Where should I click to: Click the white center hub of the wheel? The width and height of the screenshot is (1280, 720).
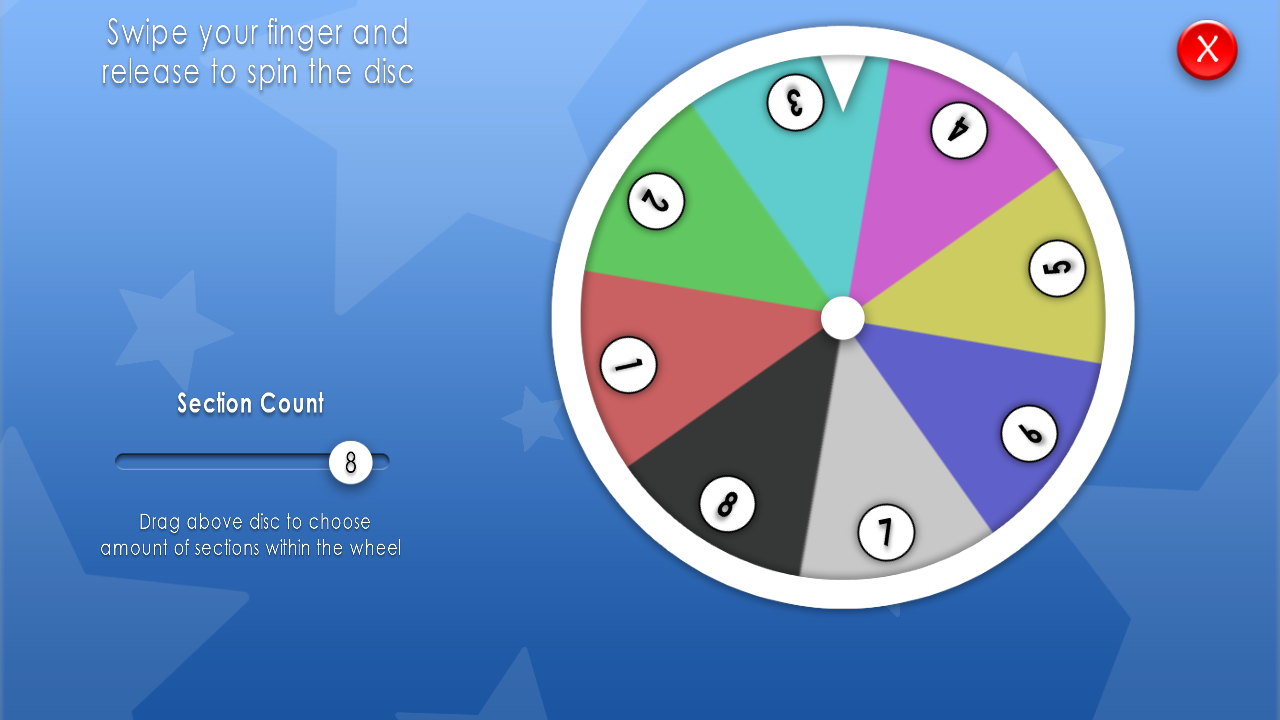click(843, 318)
